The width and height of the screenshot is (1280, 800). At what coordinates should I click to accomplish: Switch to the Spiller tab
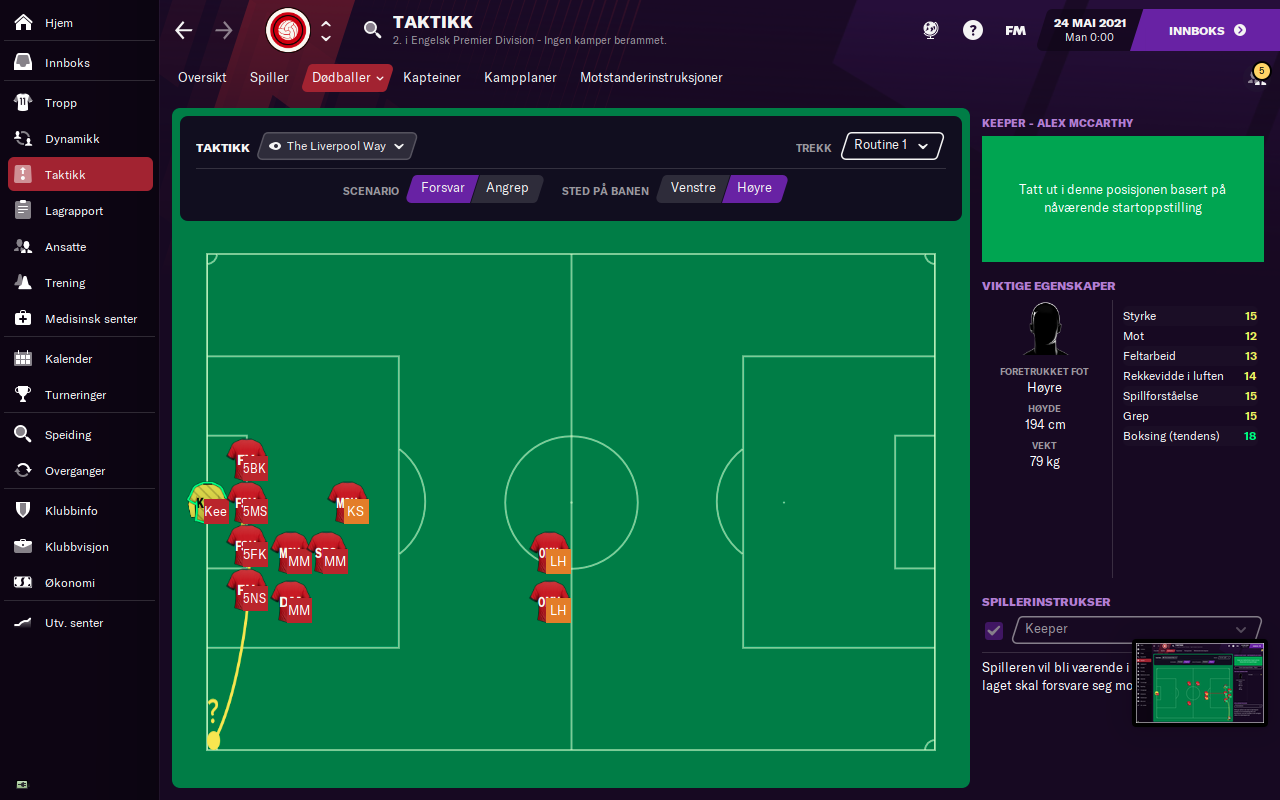point(269,78)
